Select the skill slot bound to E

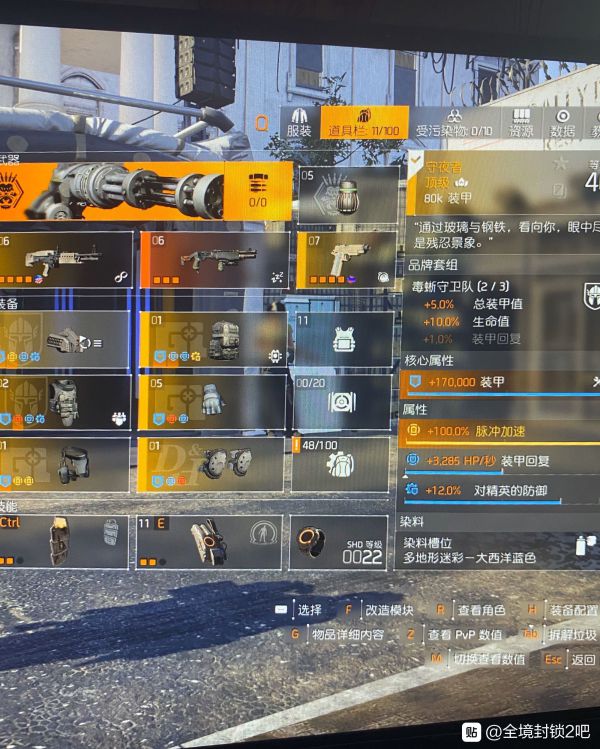210,542
